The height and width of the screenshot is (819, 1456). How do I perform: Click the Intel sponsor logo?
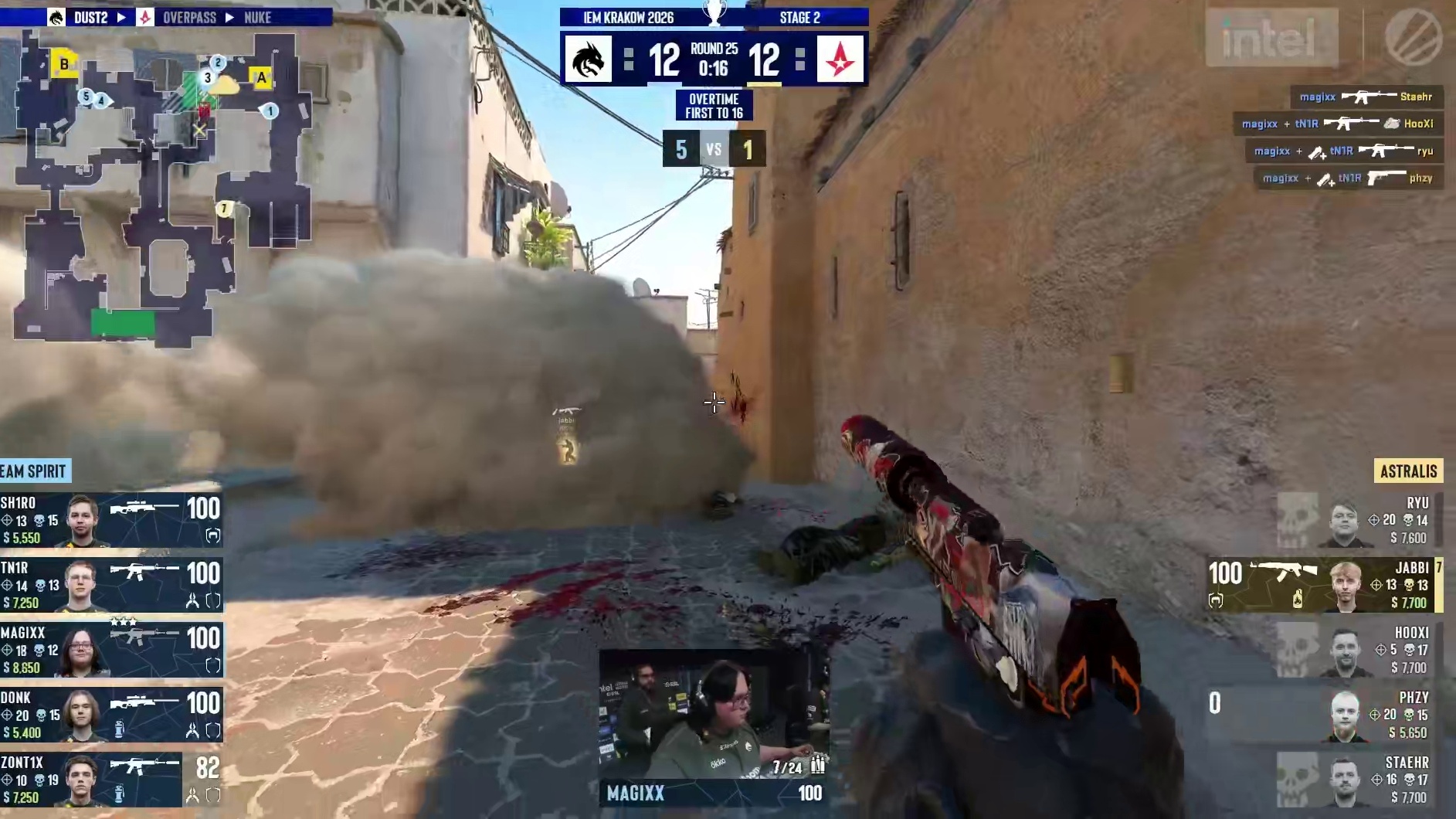[1271, 38]
